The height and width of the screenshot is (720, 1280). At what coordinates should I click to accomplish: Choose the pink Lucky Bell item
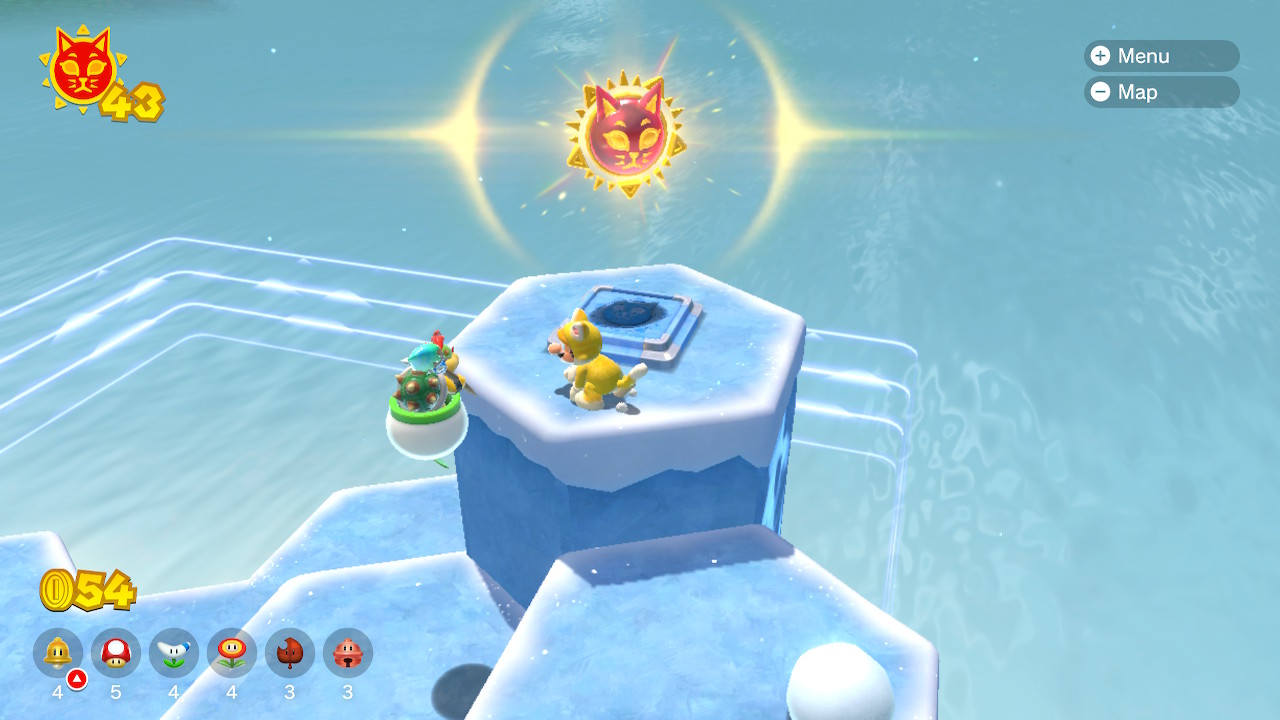pyautogui.click(x=348, y=654)
